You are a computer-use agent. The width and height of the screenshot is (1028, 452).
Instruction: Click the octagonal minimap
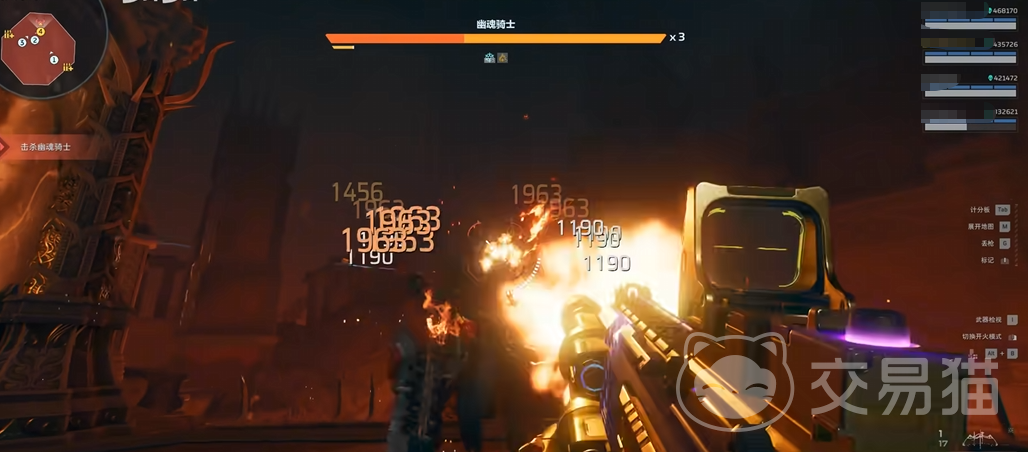tap(40, 48)
